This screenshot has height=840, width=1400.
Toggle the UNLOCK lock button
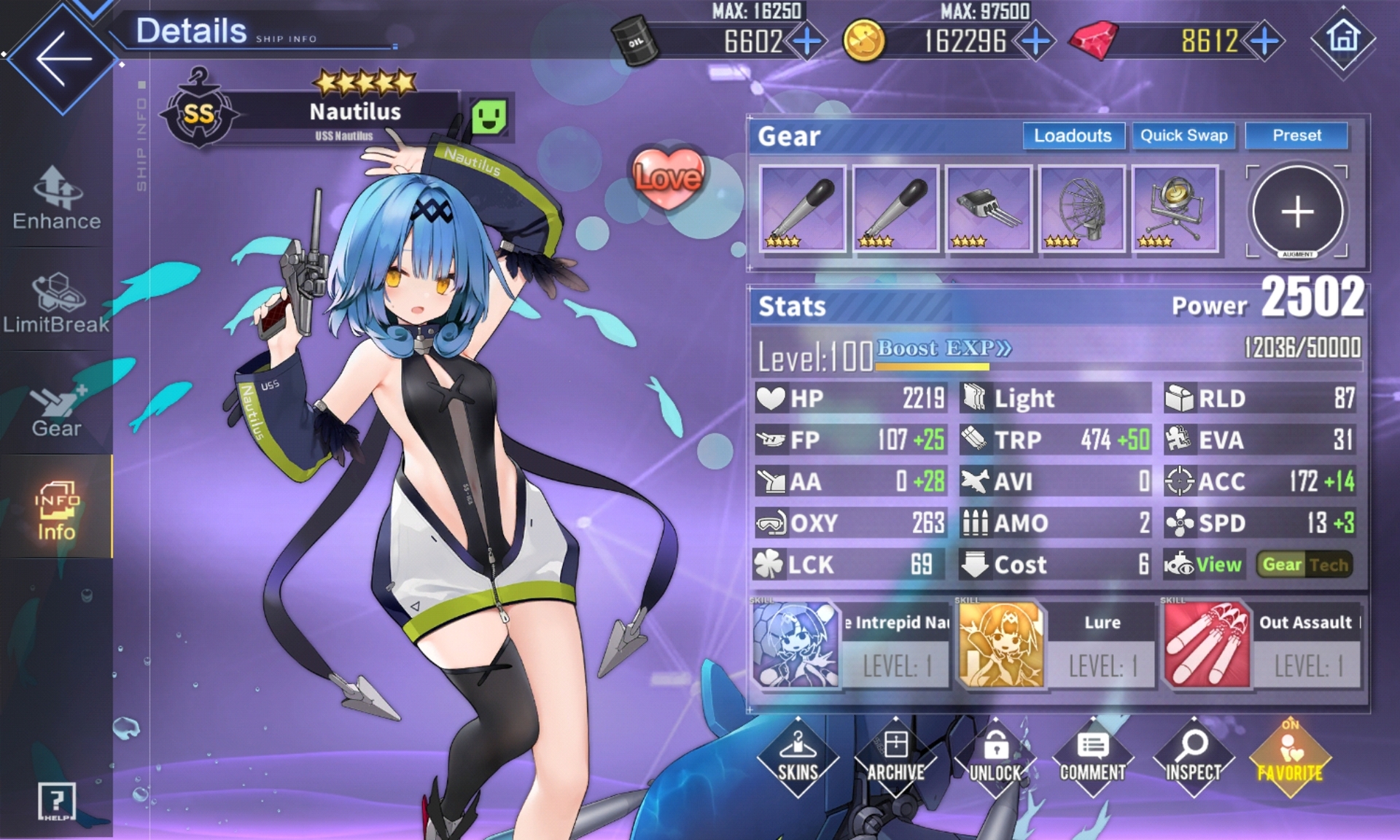pos(995,758)
